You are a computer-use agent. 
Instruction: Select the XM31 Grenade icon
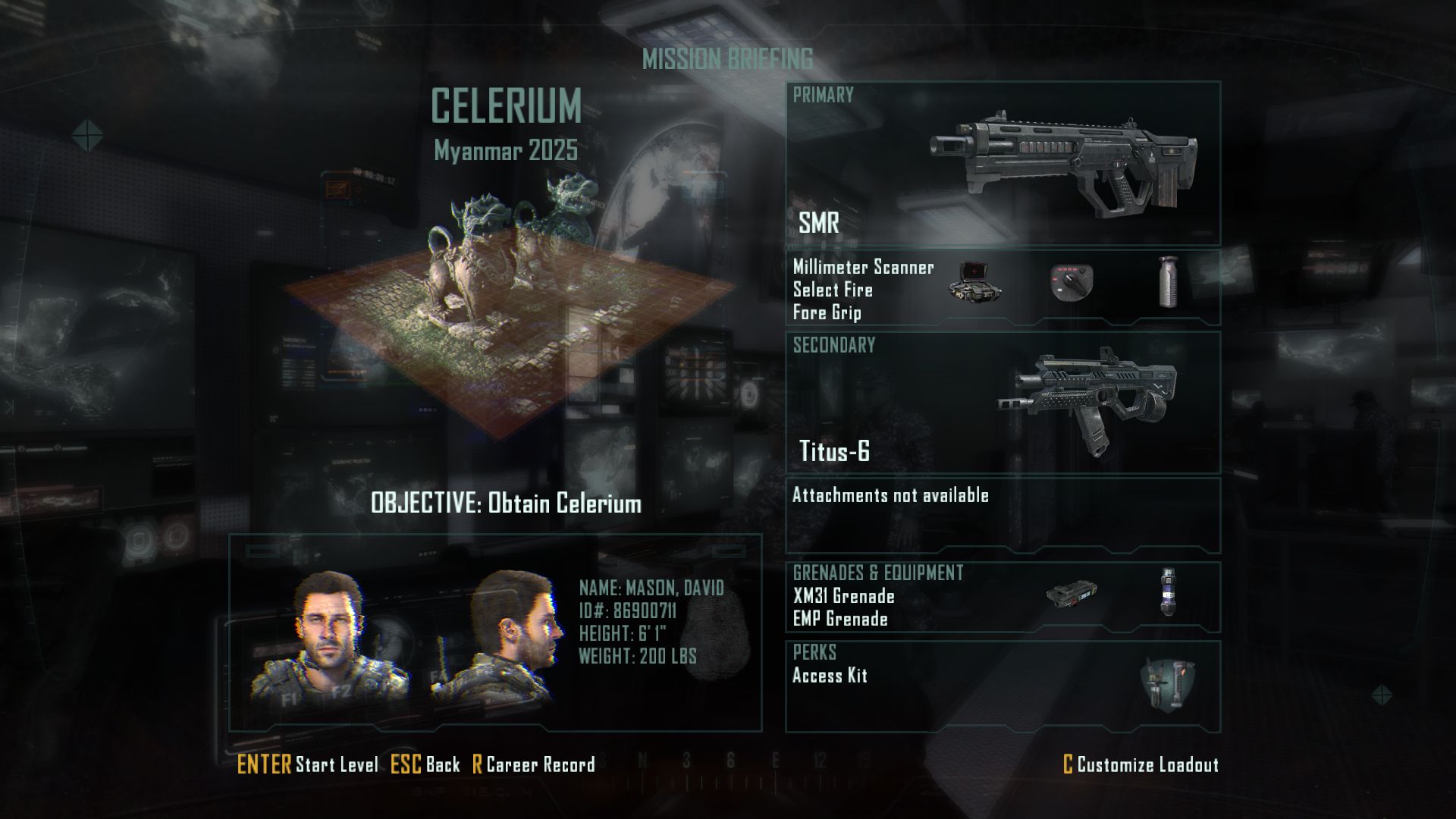[1071, 595]
